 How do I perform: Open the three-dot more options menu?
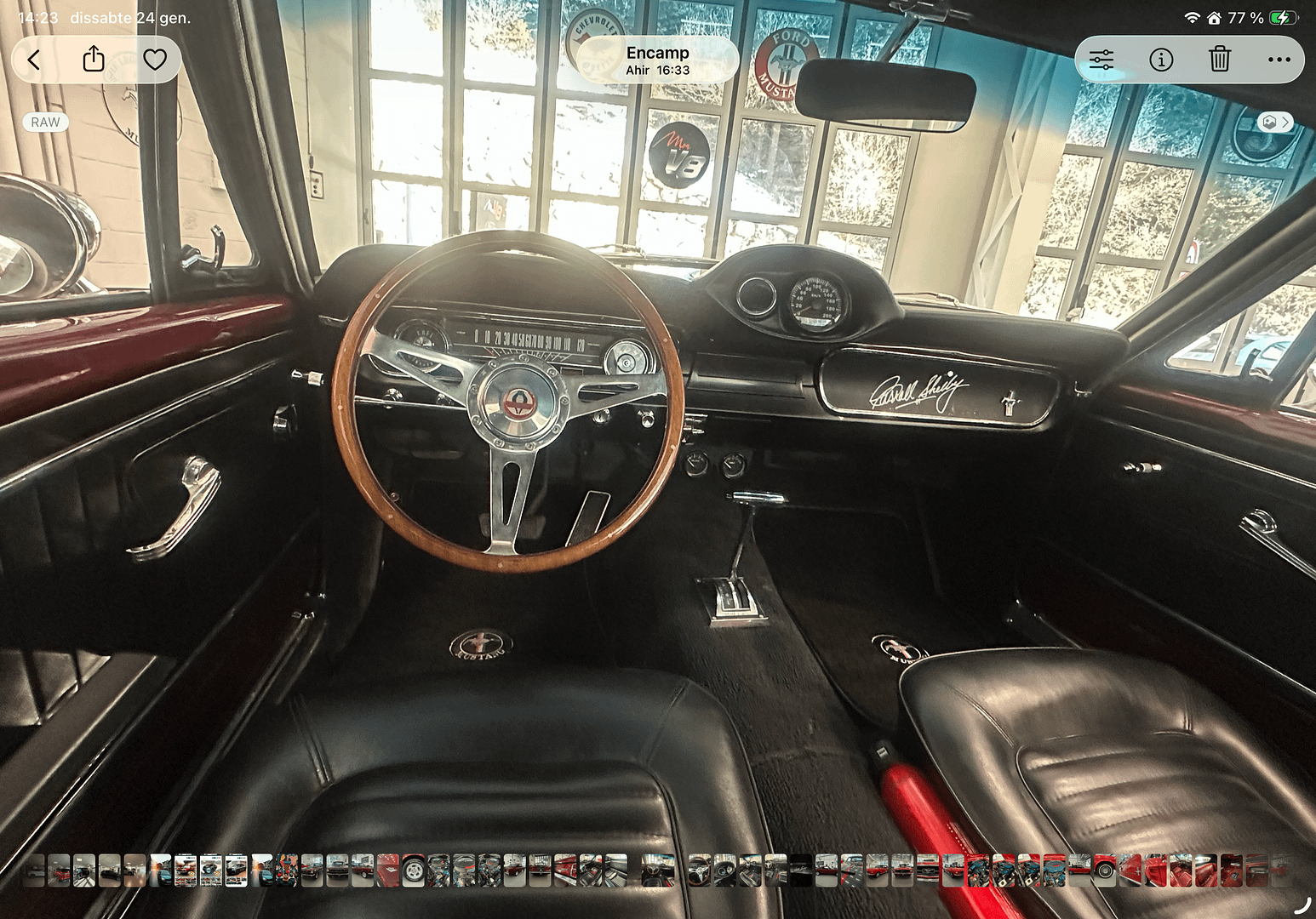(x=1279, y=60)
